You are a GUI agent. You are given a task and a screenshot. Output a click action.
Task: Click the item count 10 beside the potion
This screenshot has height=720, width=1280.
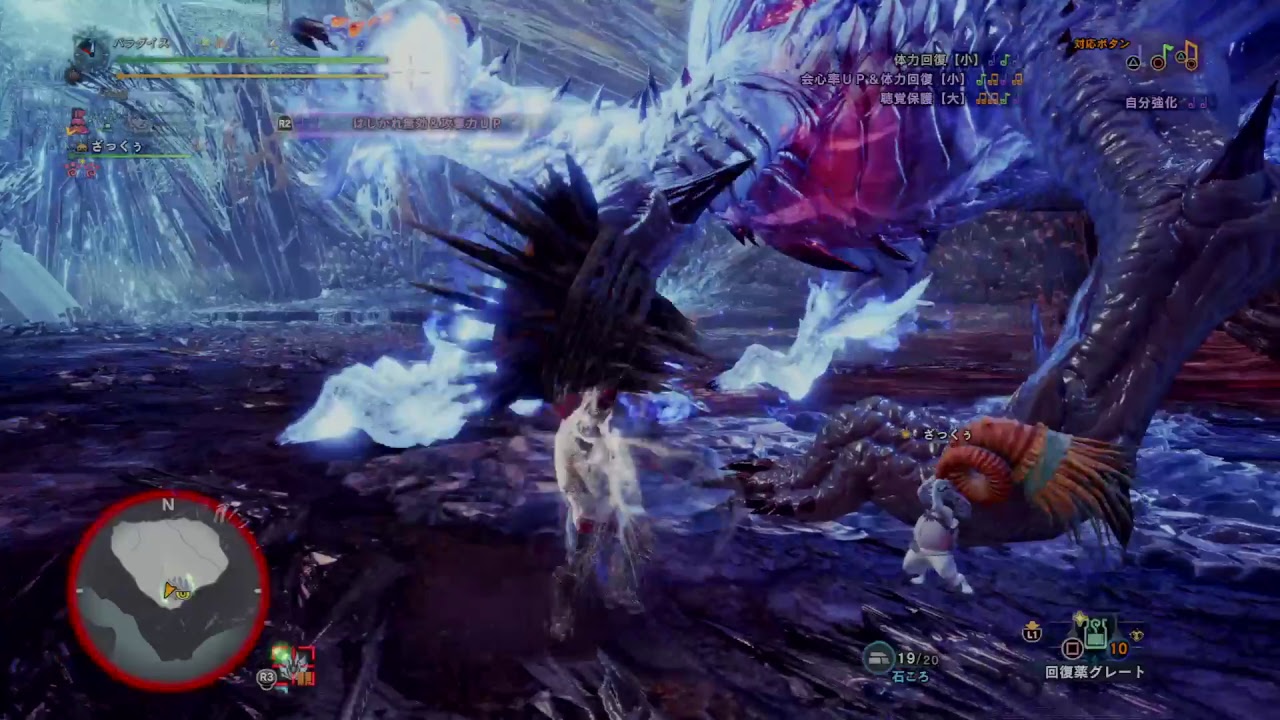(1117, 648)
